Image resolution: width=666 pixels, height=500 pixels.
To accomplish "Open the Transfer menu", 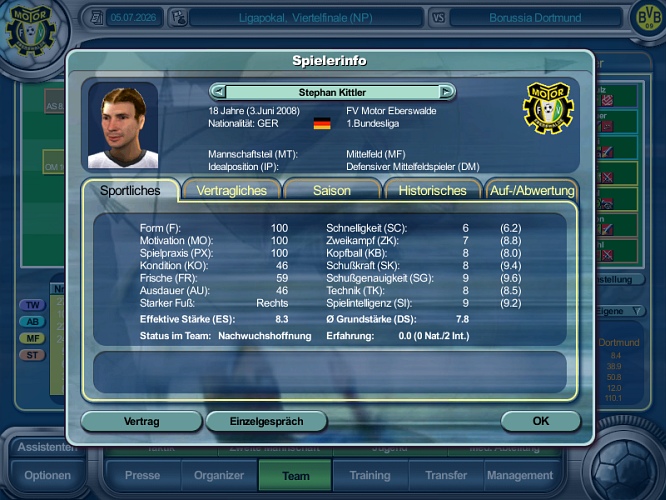I will click(x=445, y=476).
